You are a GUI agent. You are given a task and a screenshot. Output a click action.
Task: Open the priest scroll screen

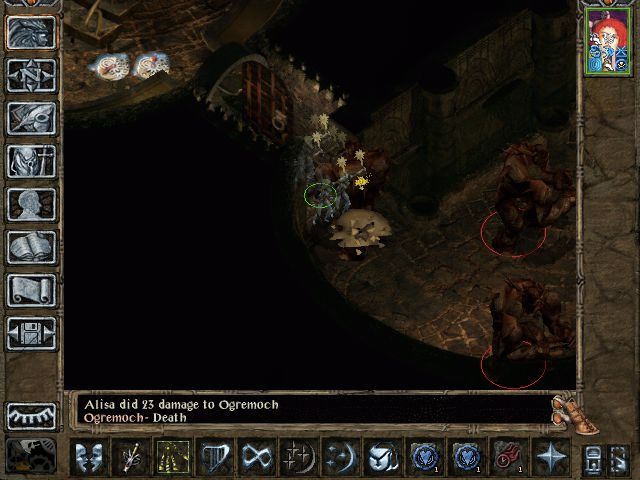[31, 290]
